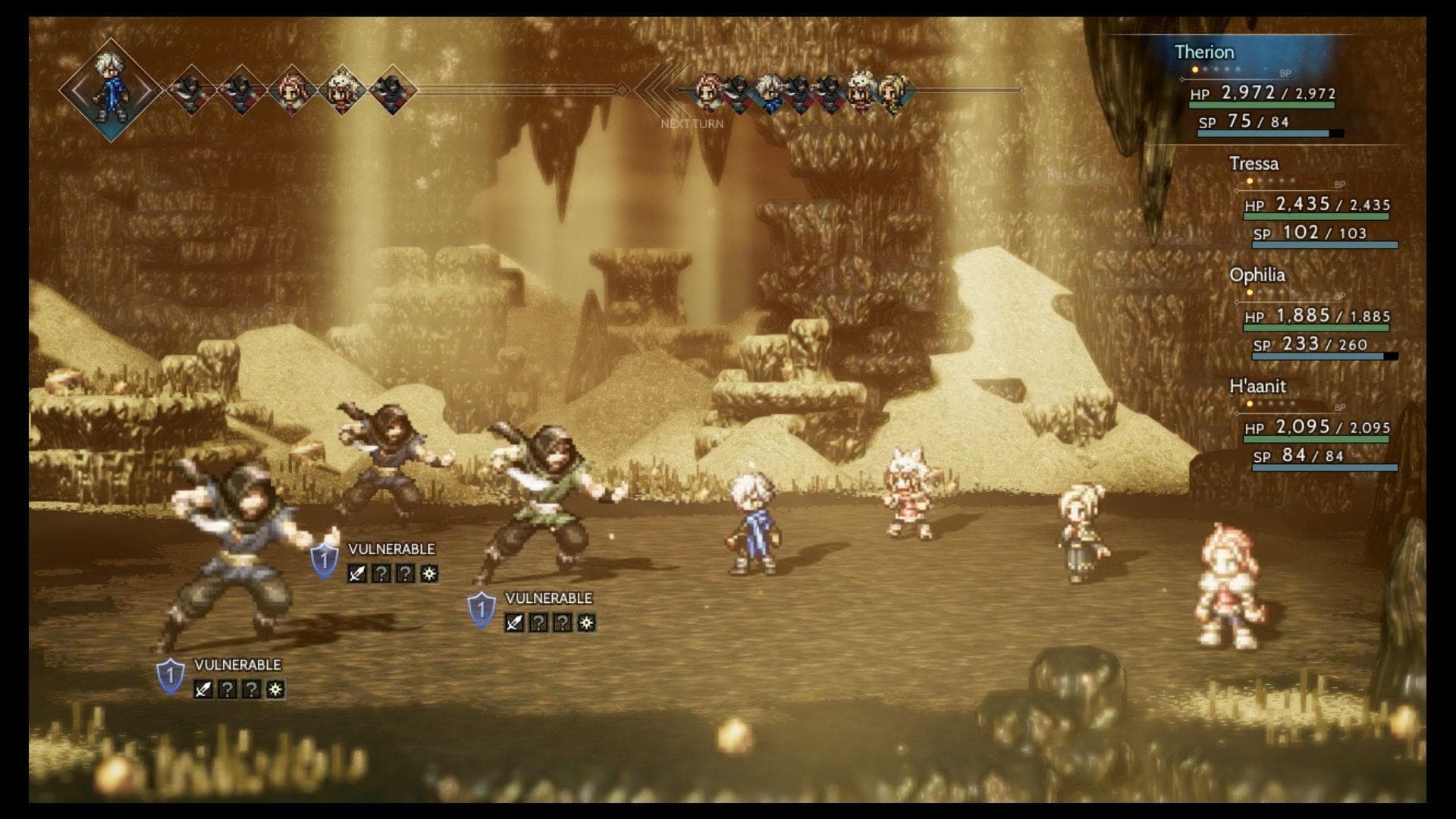Select the sword weakness icon under leftmost enemy

[x=202, y=689]
